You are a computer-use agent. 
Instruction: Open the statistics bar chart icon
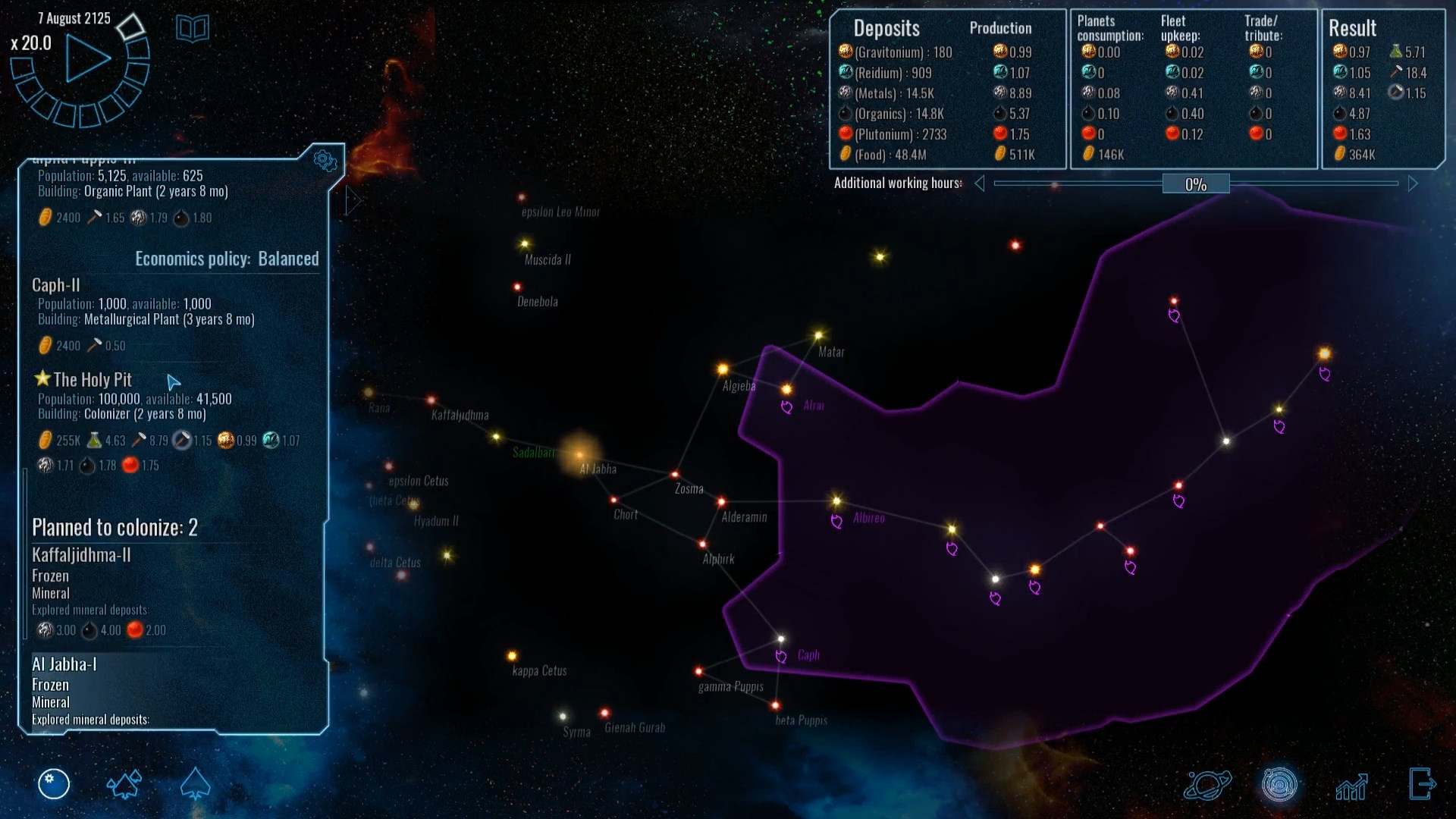pyautogui.click(x=1351, y=786)
